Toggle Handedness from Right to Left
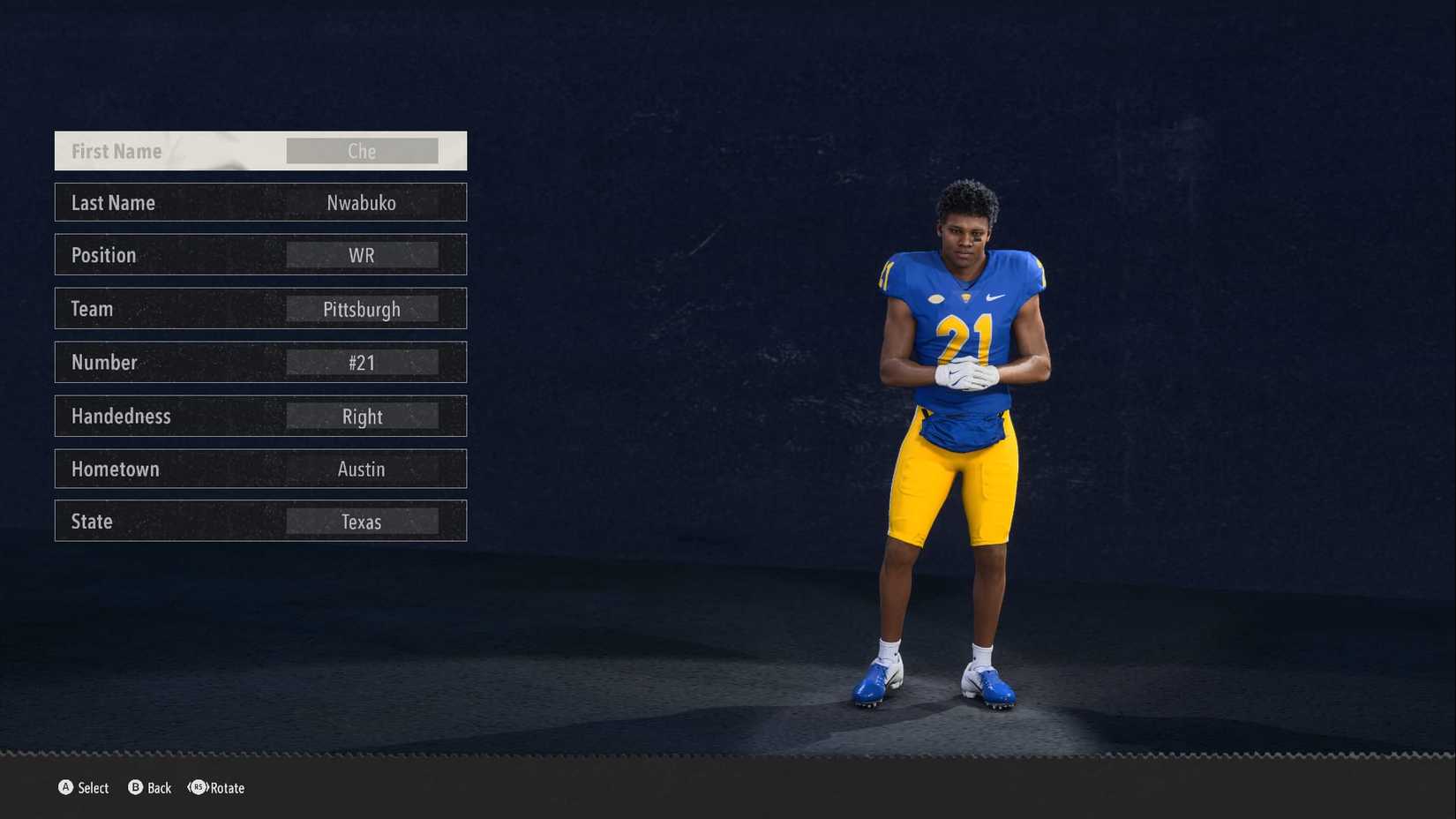The height and width of the screenshot is (819, 1456). pos(362,416)
